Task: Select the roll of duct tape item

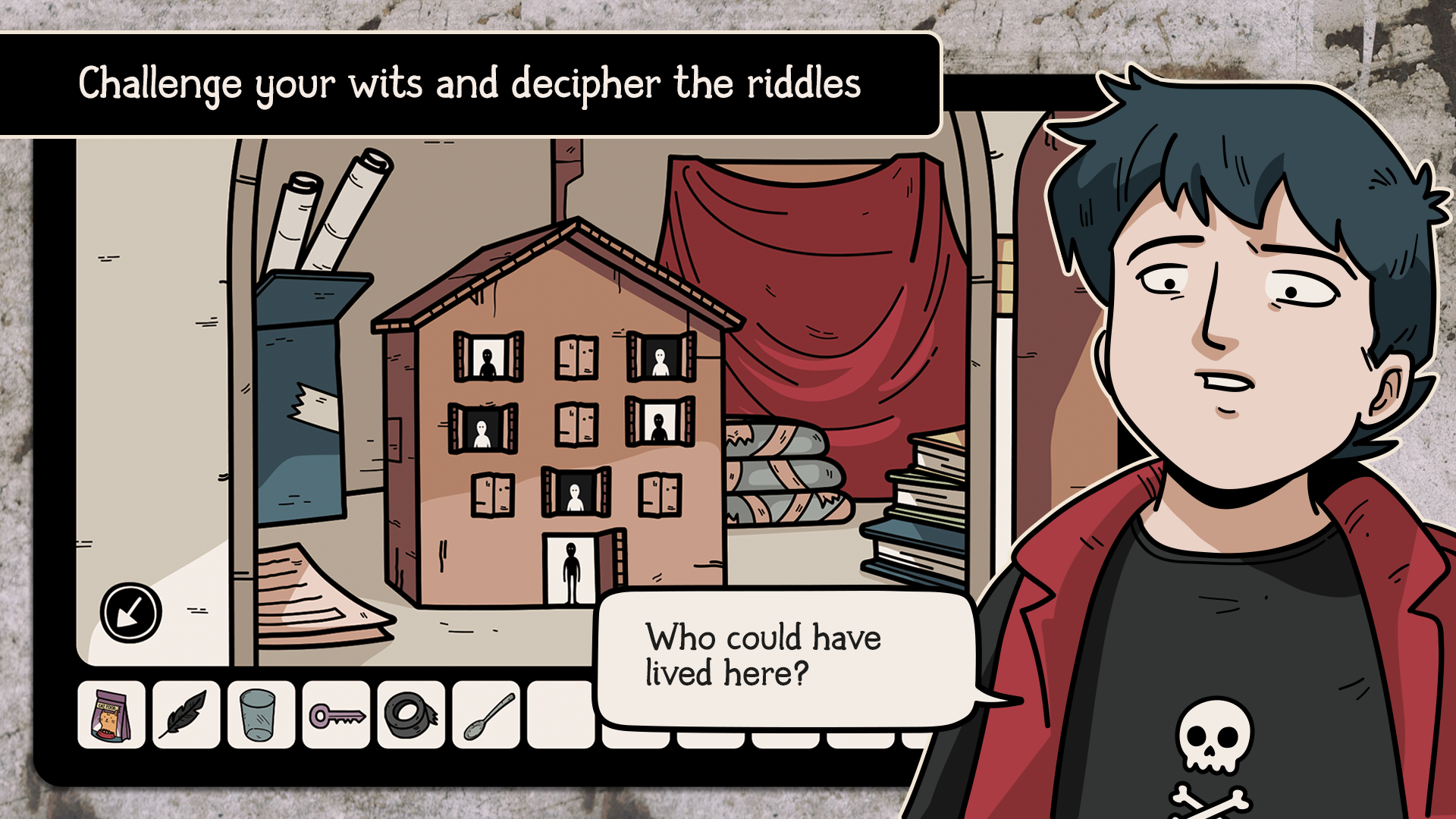Action: point(409,715)
